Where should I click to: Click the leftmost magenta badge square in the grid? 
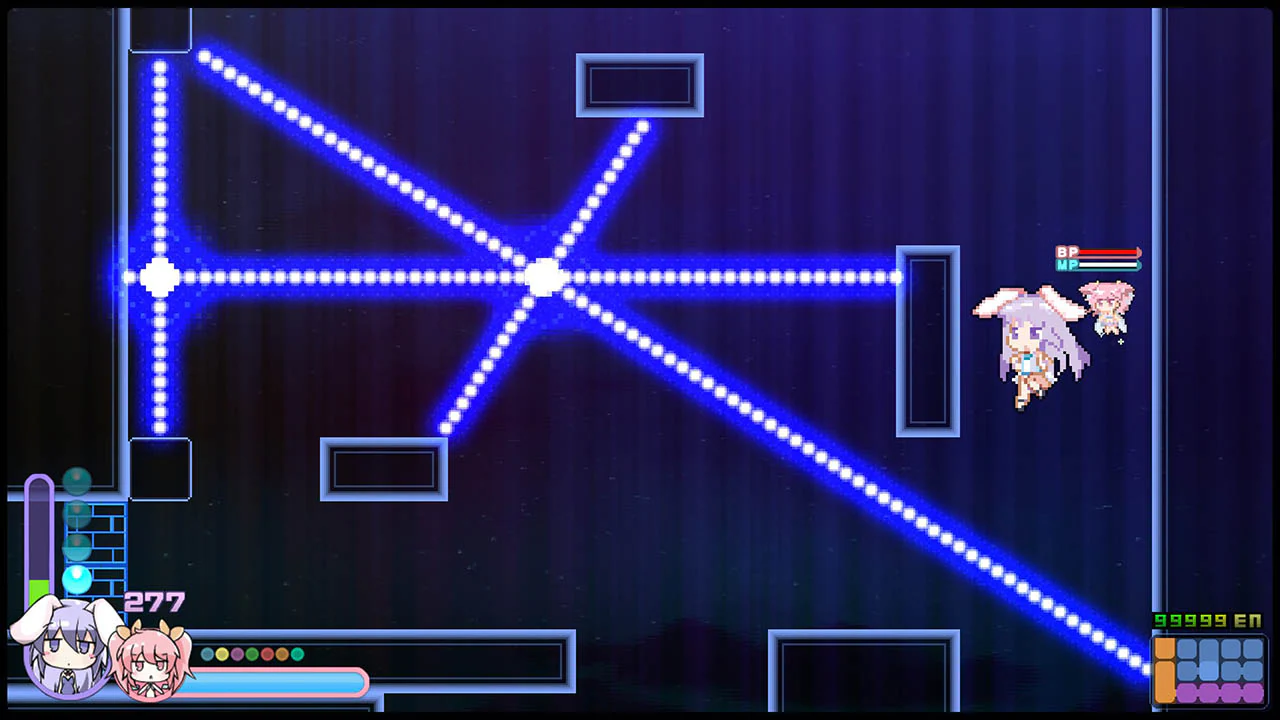(1186, 692)
